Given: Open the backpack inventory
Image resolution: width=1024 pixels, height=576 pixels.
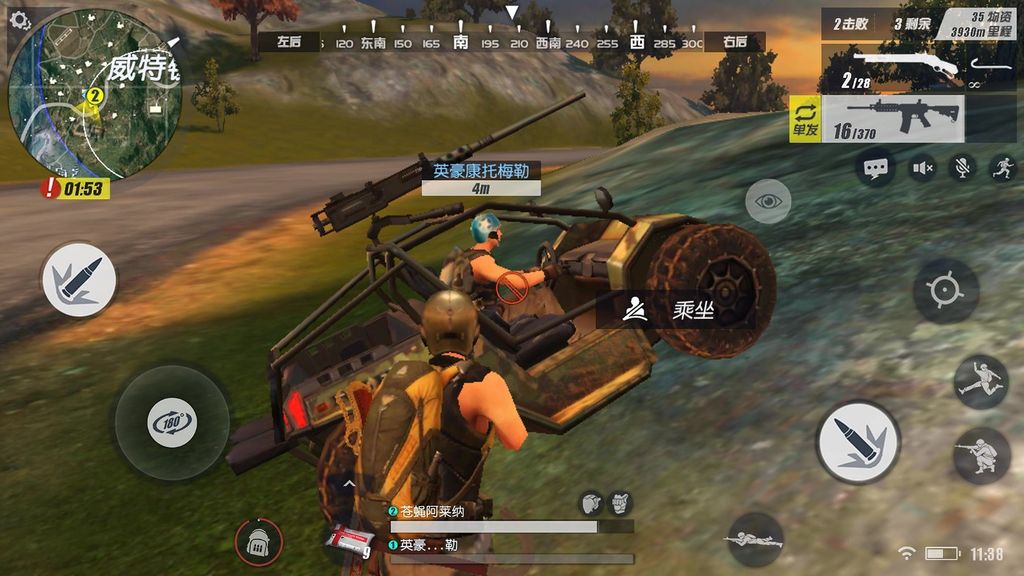Looking at the screenshot, I should [258, 542].
